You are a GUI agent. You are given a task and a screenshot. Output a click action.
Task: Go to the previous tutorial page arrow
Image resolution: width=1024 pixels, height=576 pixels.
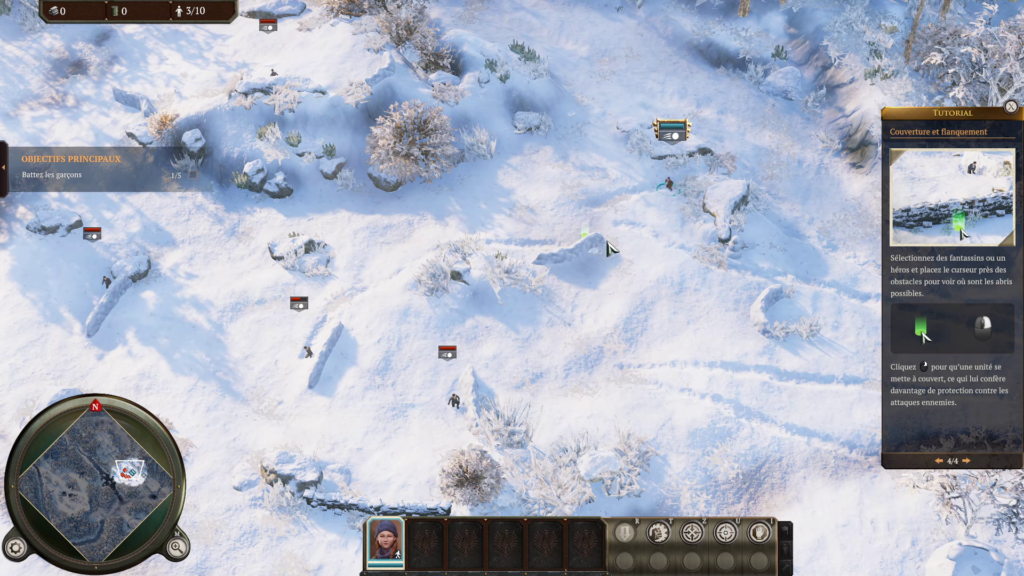(938, 461)
